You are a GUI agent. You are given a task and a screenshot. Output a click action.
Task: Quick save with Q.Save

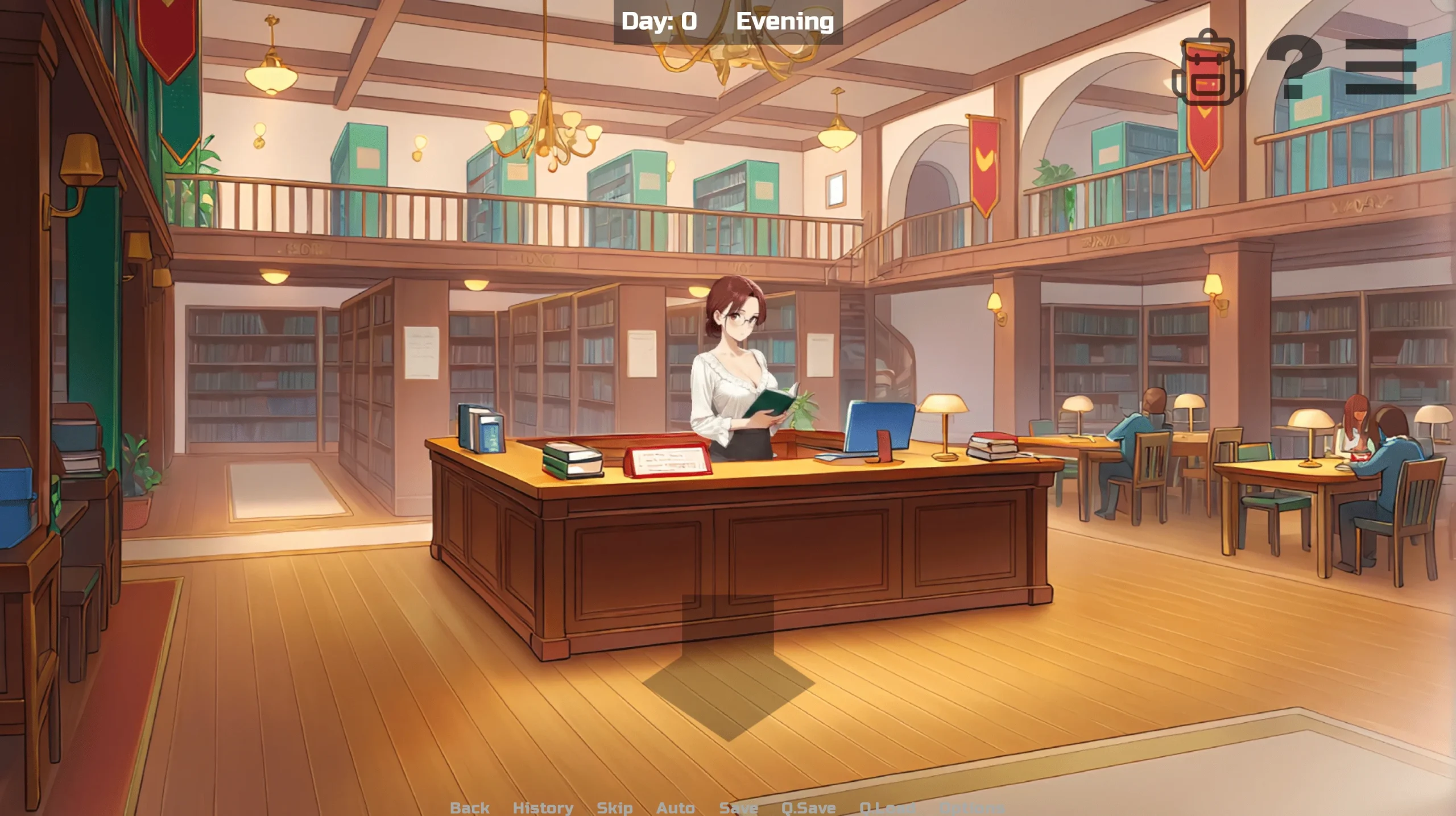[808, 807]
